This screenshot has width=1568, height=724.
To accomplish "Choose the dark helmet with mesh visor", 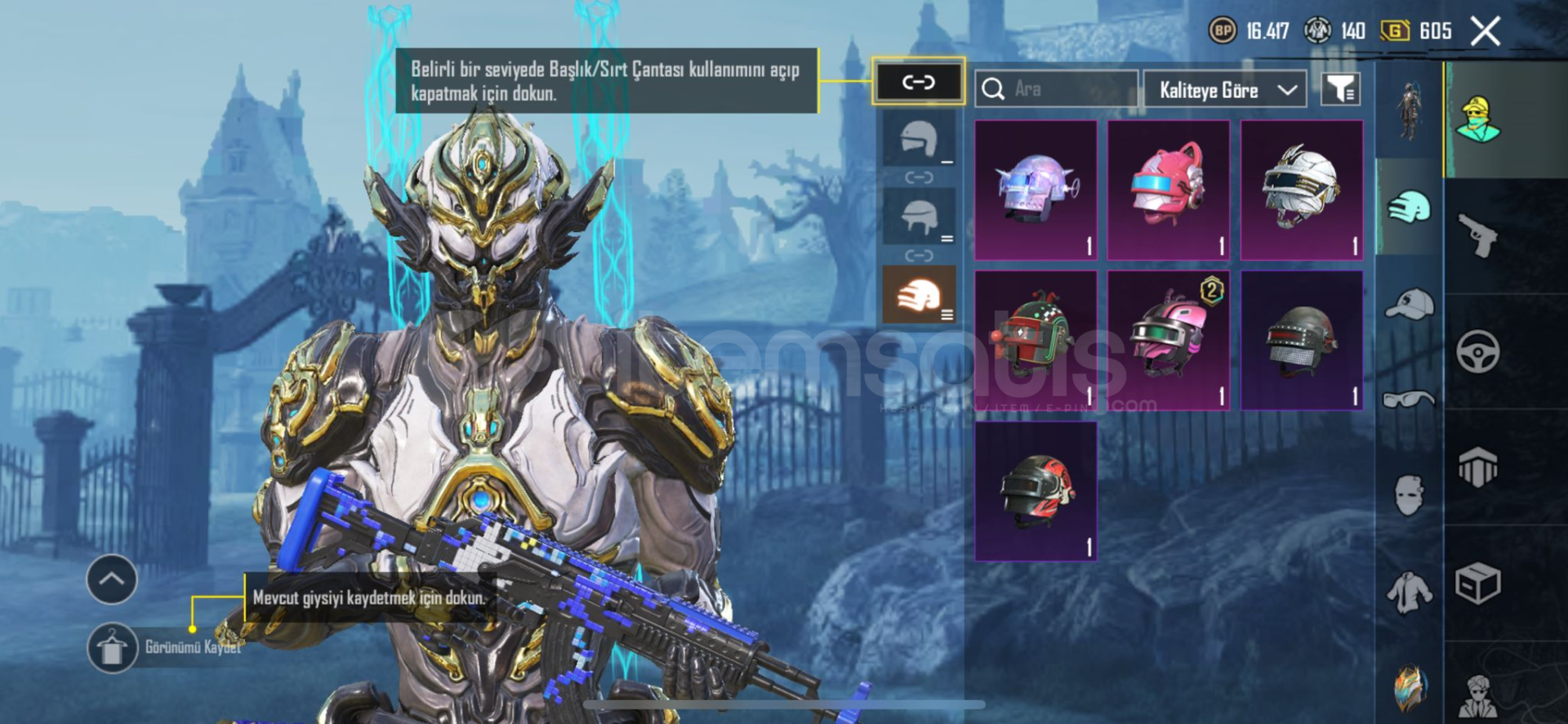I will coord(1302,340).
